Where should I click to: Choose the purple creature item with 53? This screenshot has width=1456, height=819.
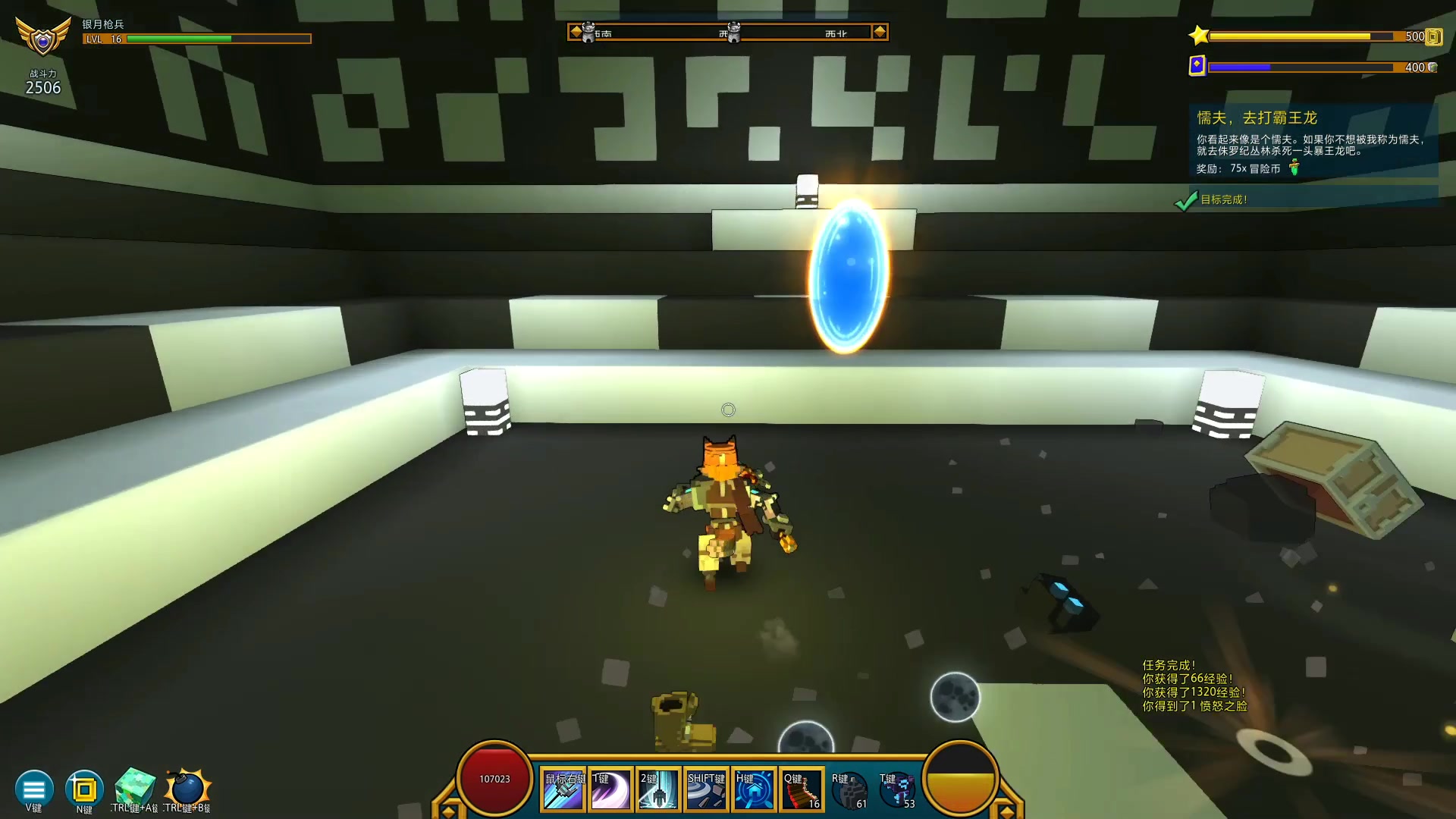click(x=897, y=789)
